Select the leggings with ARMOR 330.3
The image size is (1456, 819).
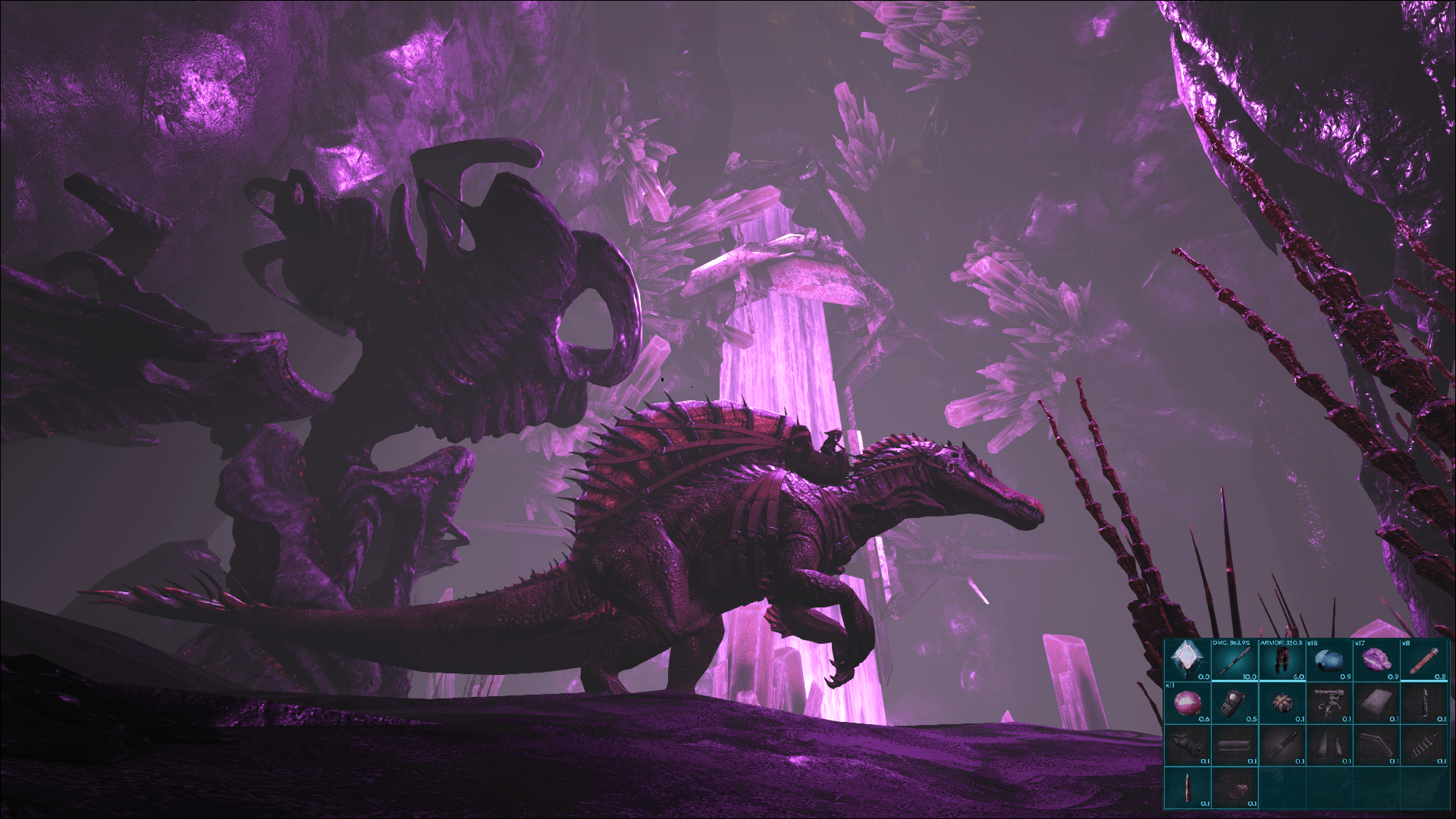click(x=1282, y=661)
